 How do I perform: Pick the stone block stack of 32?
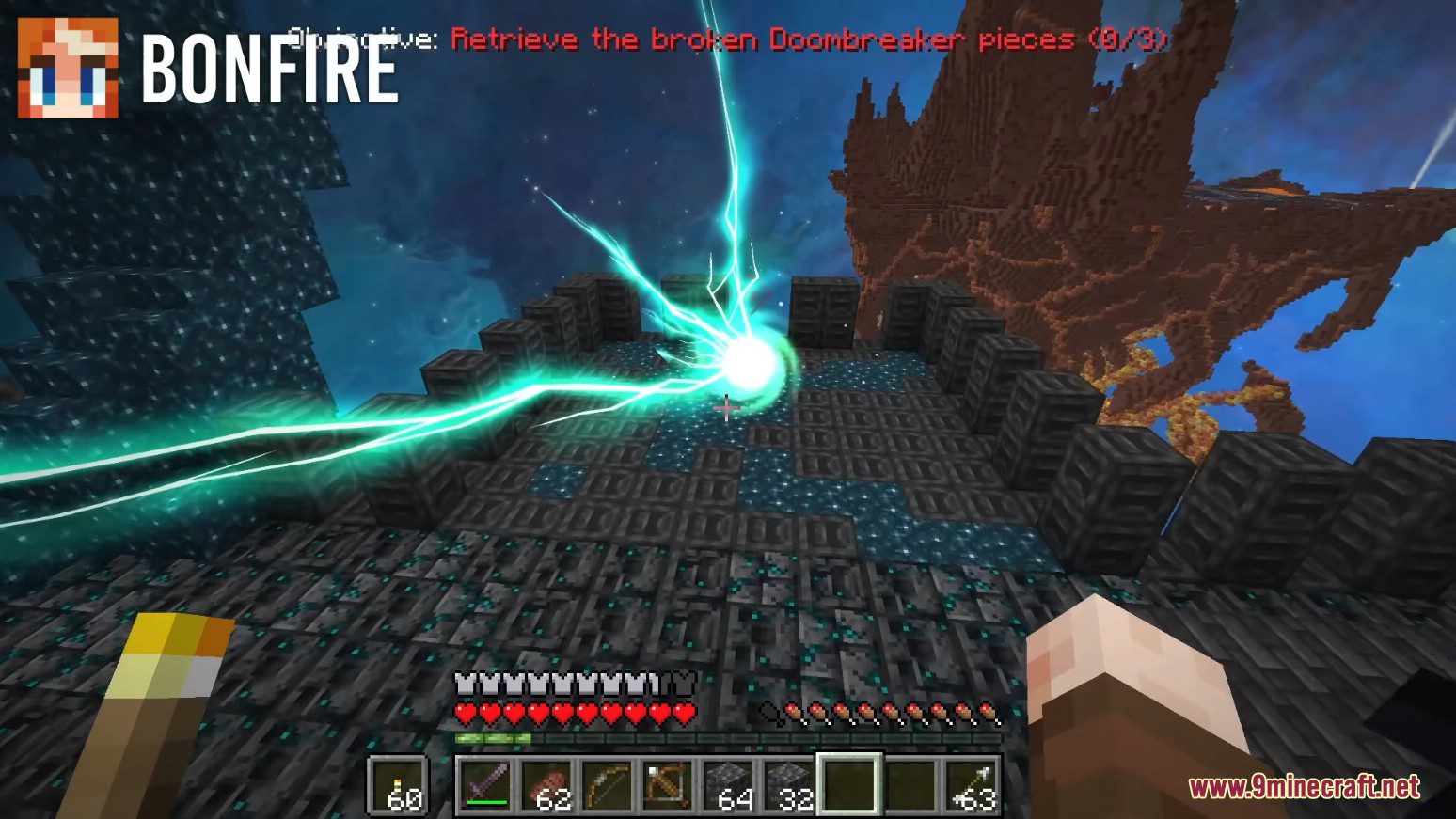point(788,784)
